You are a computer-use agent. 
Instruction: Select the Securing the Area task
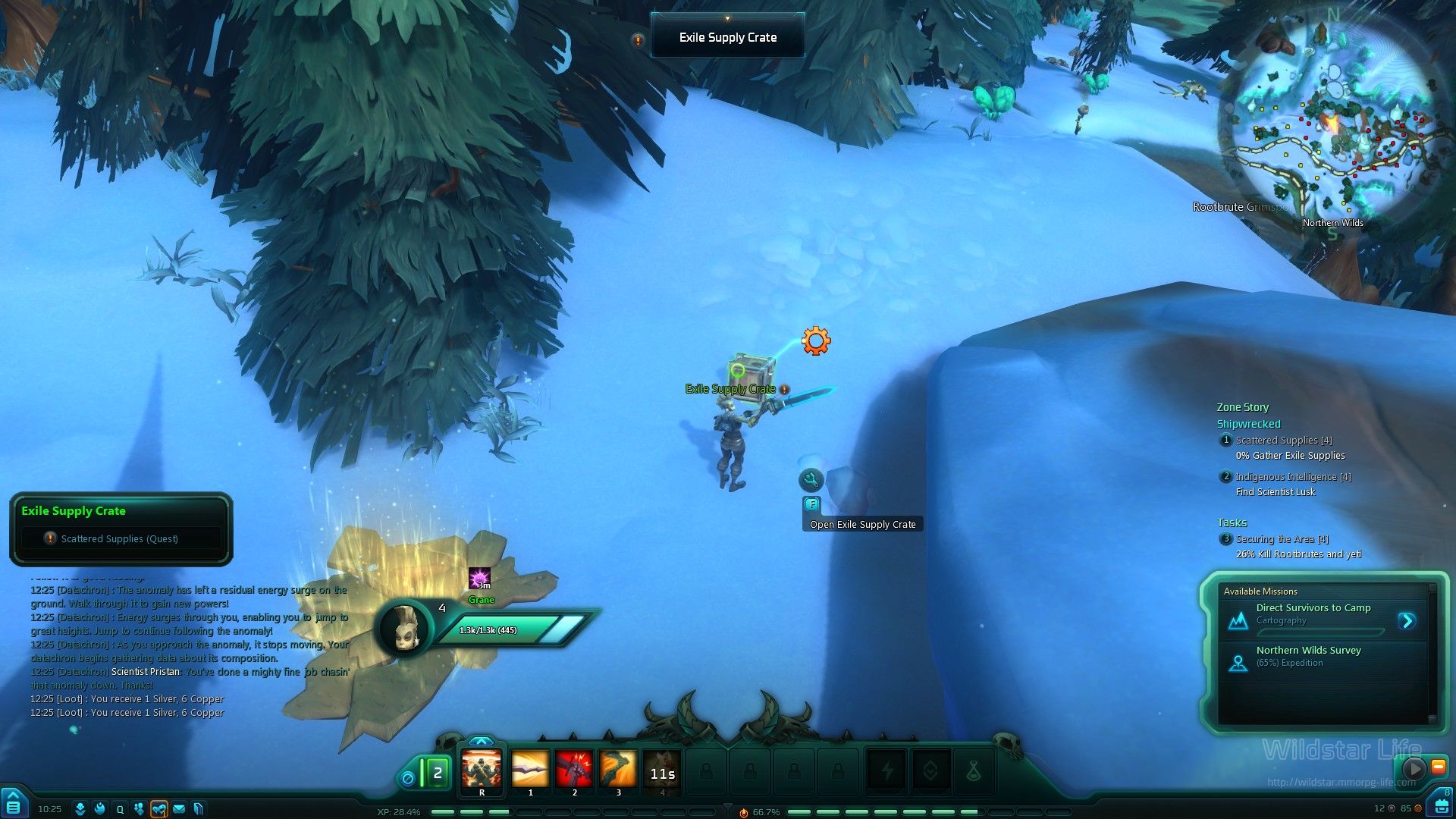coord(1282,539)
